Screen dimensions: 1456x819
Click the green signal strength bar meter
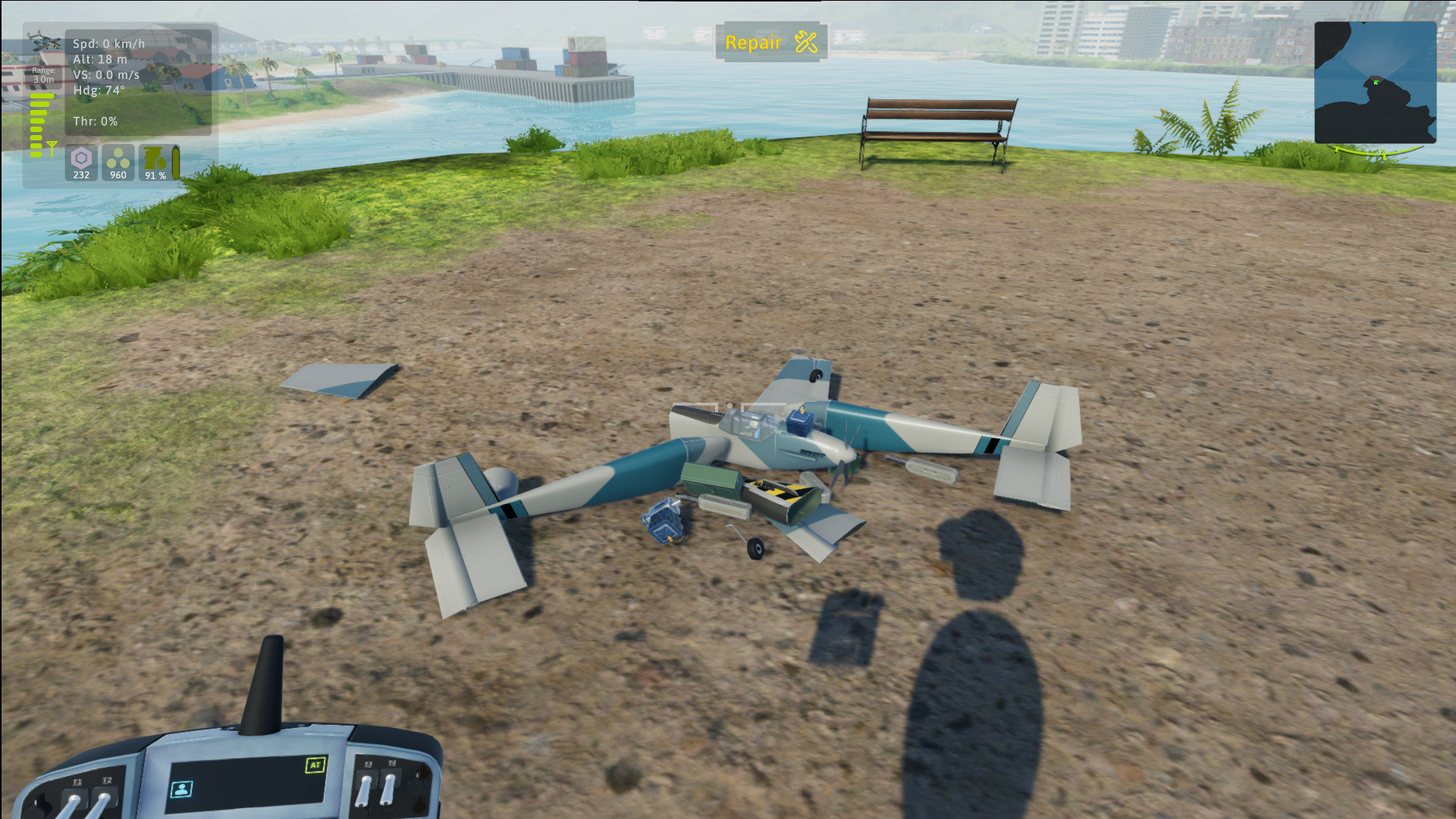(36, 124)
